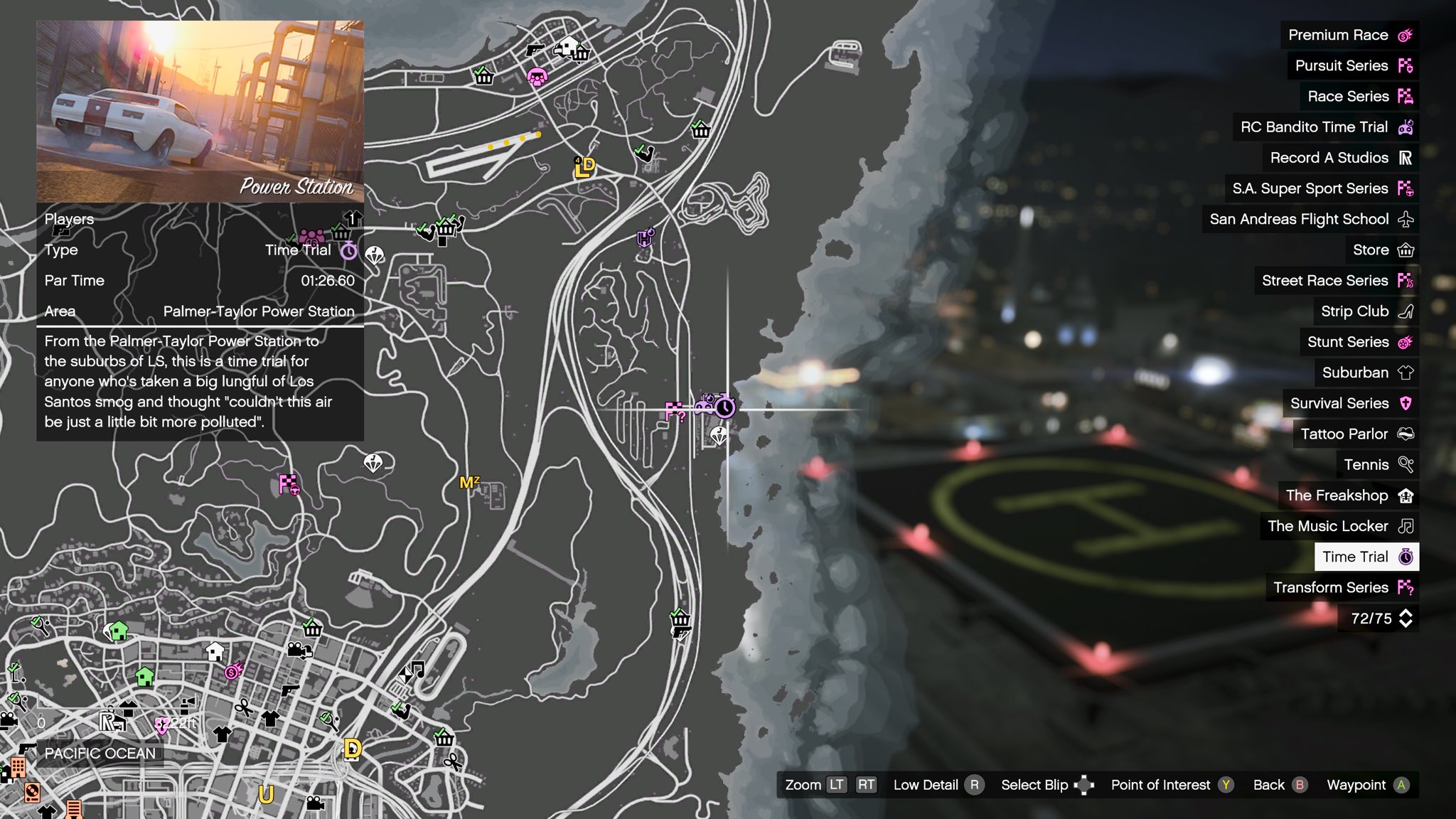Choose Street Race Series entry

[1336, 281]
